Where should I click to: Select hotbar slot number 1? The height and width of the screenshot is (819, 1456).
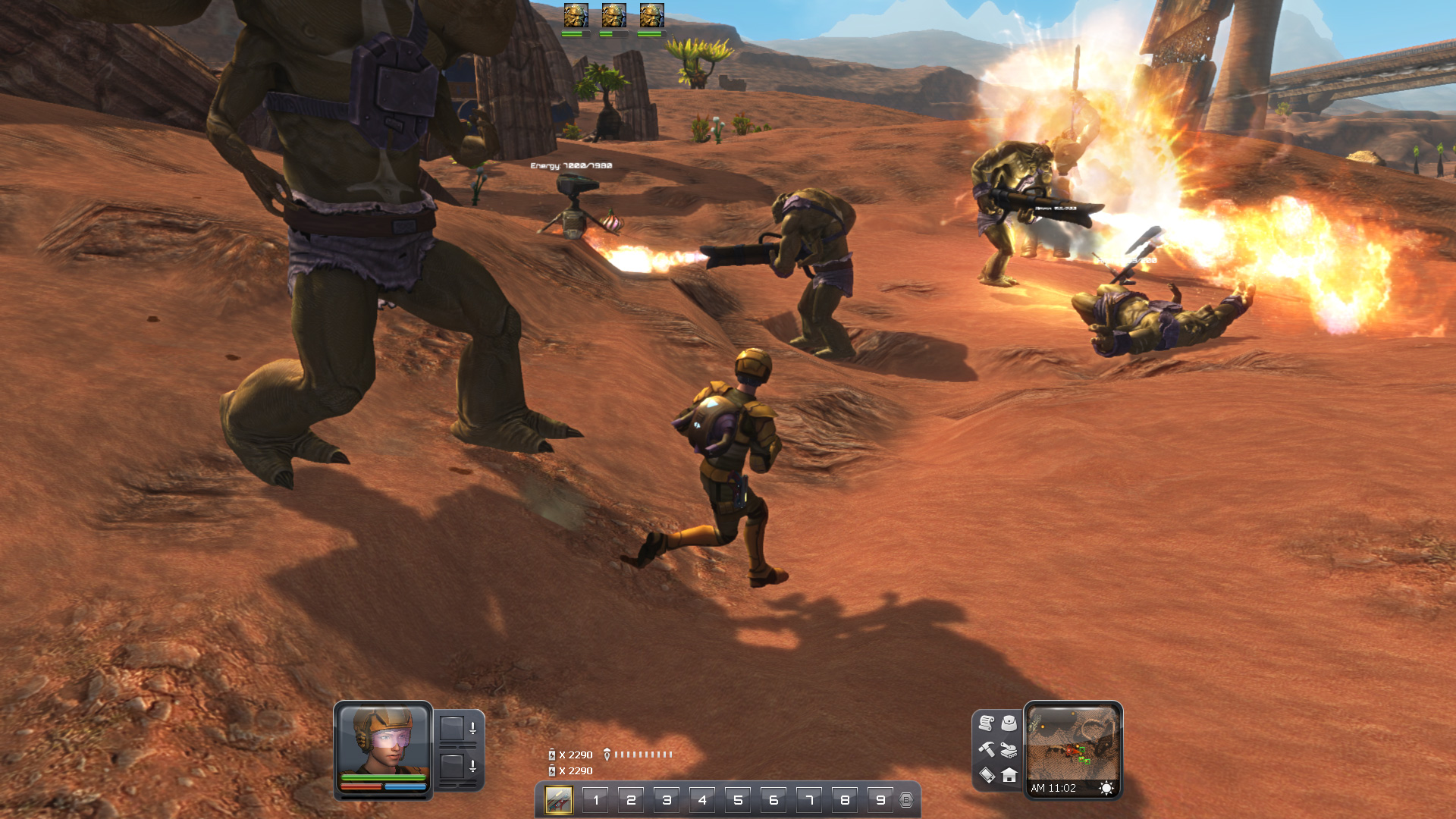[595, 800]
